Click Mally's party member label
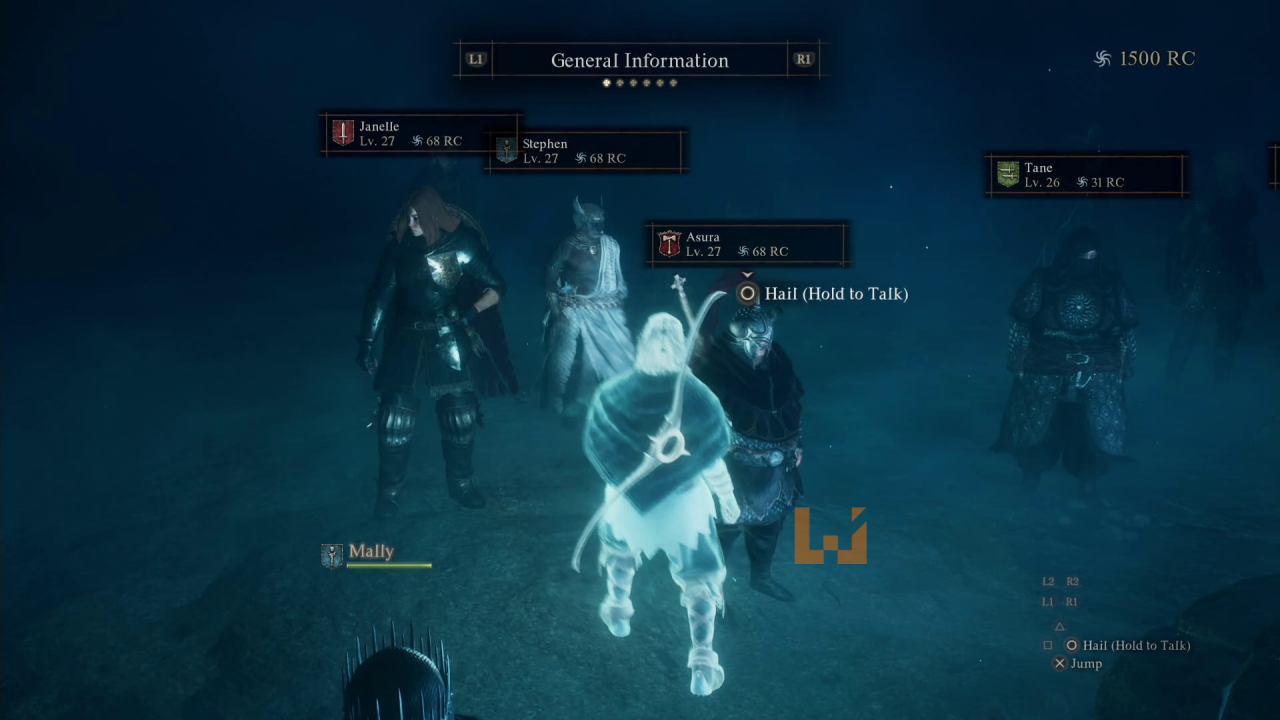This screenshot has width=1280, height=720. (x=370, y=553)
